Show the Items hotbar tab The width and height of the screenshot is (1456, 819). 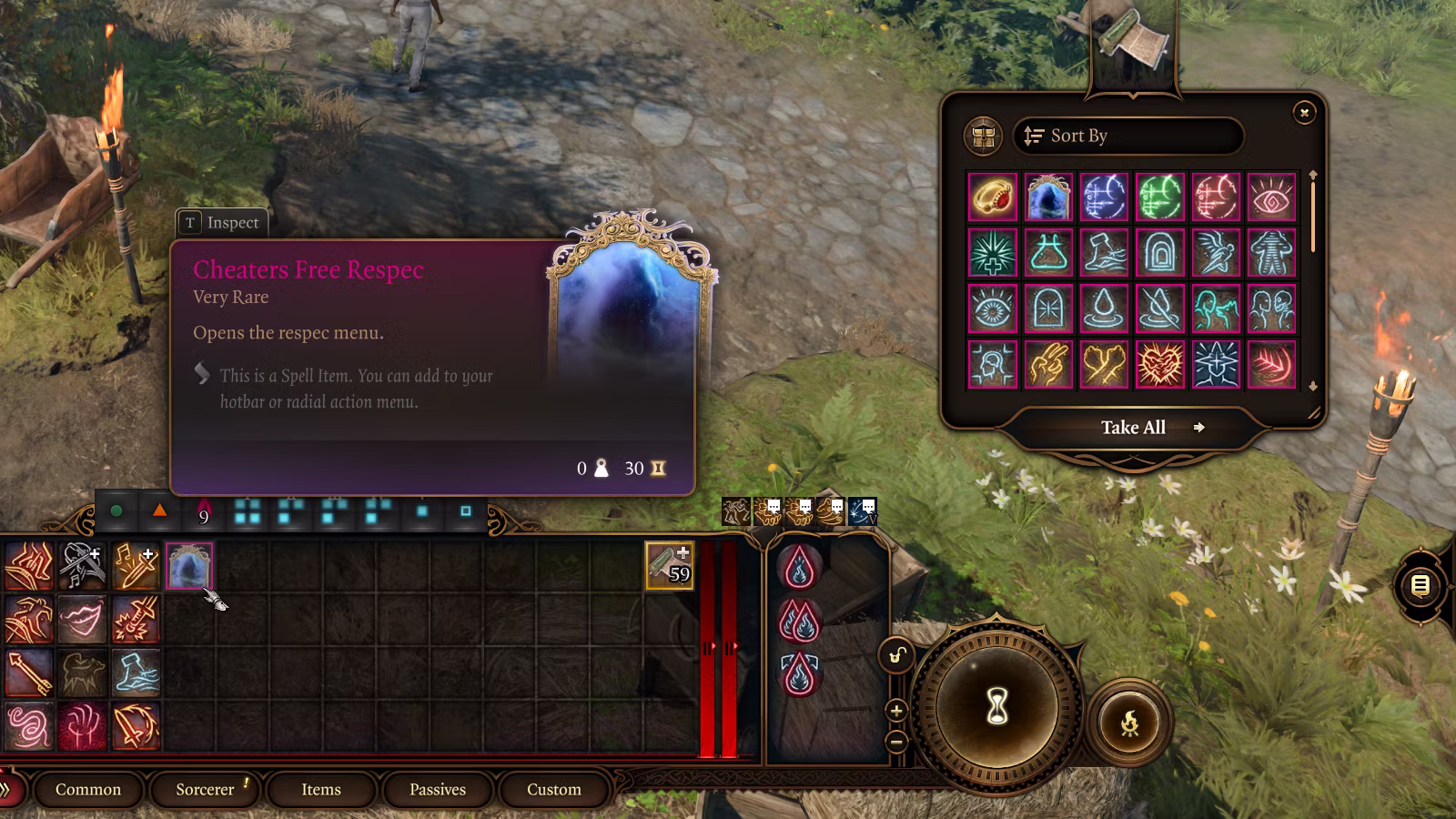pyautogui.click(x=321, y=790)
